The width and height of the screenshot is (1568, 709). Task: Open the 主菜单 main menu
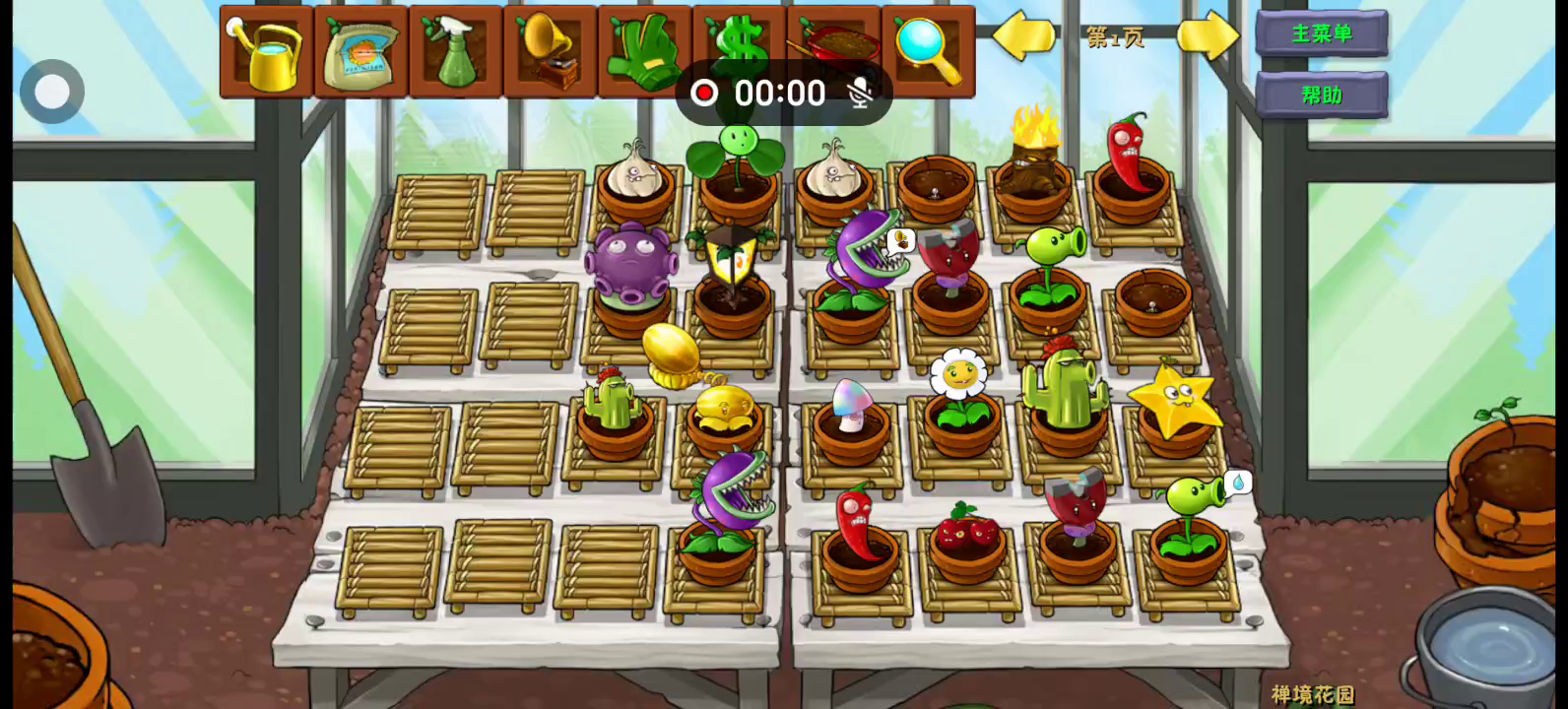pyautogui.click(x=1322, y=33)
